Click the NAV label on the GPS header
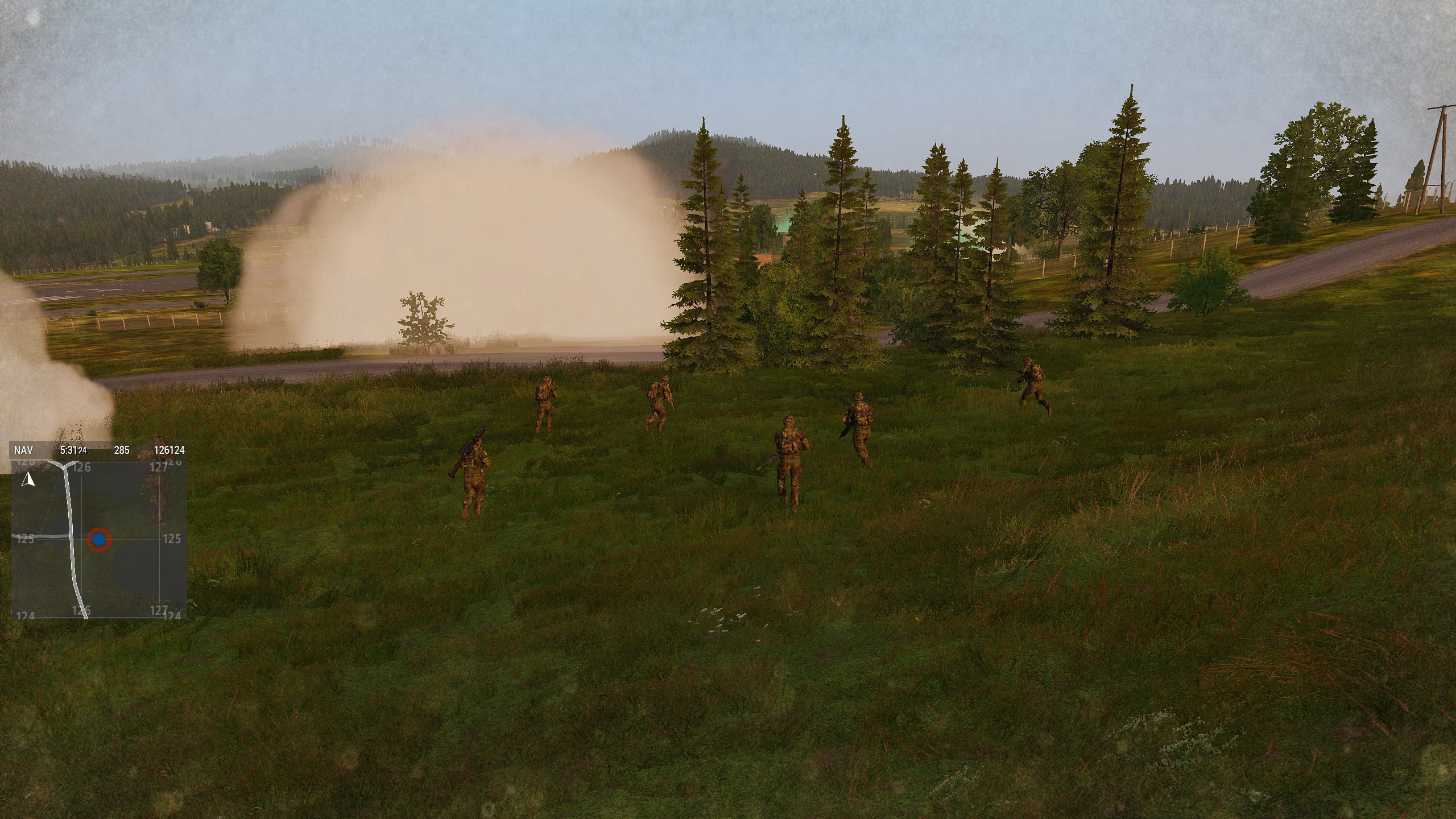 [24, 450]
